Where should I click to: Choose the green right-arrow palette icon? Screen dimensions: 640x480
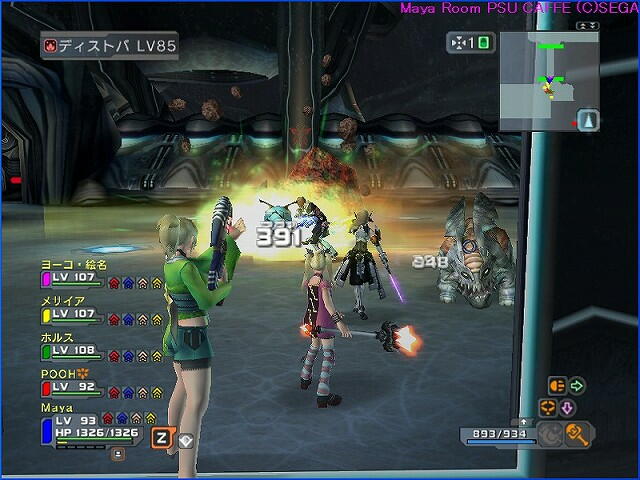click(x=576, y=385)
